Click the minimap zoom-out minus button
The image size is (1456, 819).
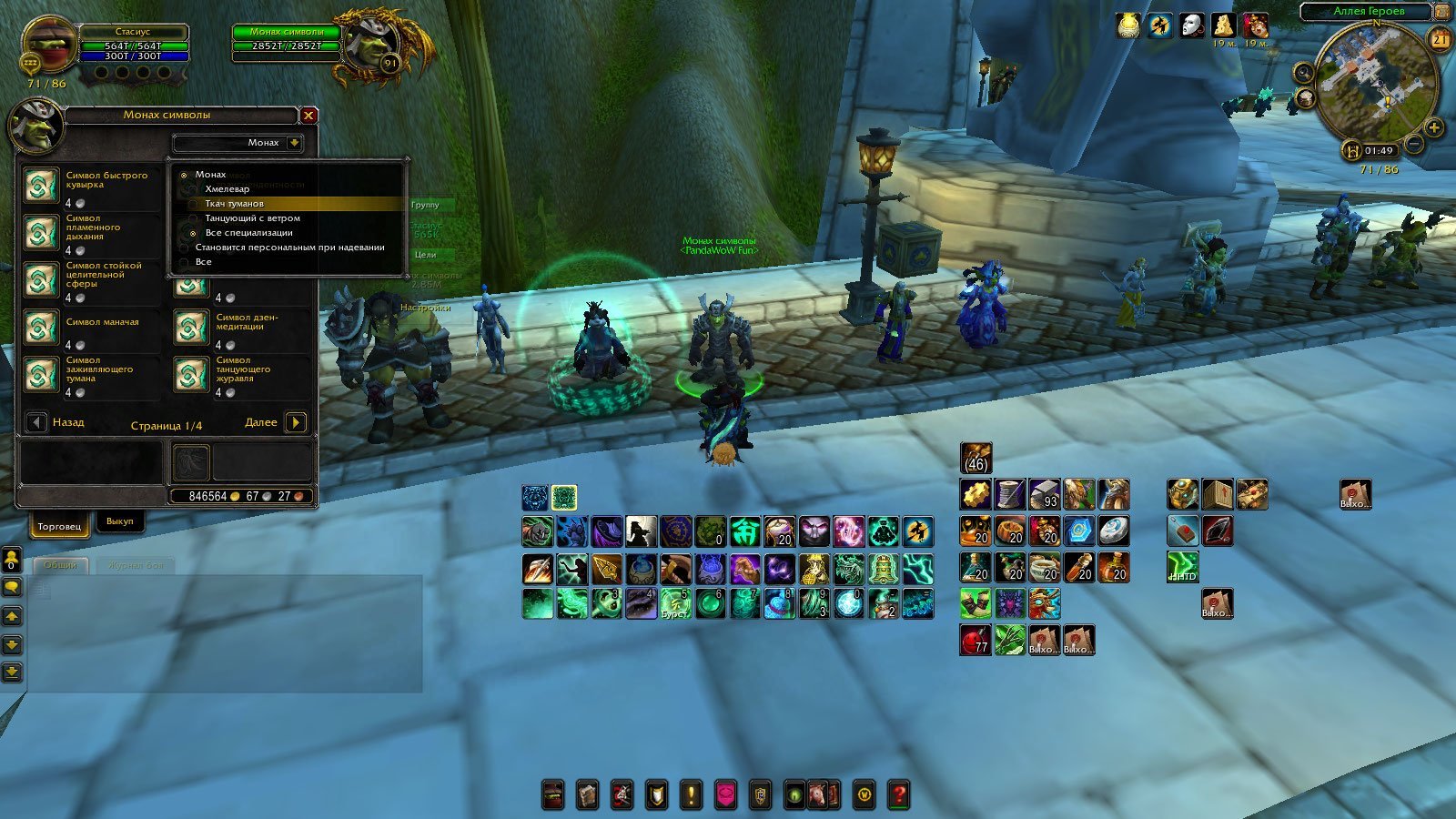(1413, 144)
